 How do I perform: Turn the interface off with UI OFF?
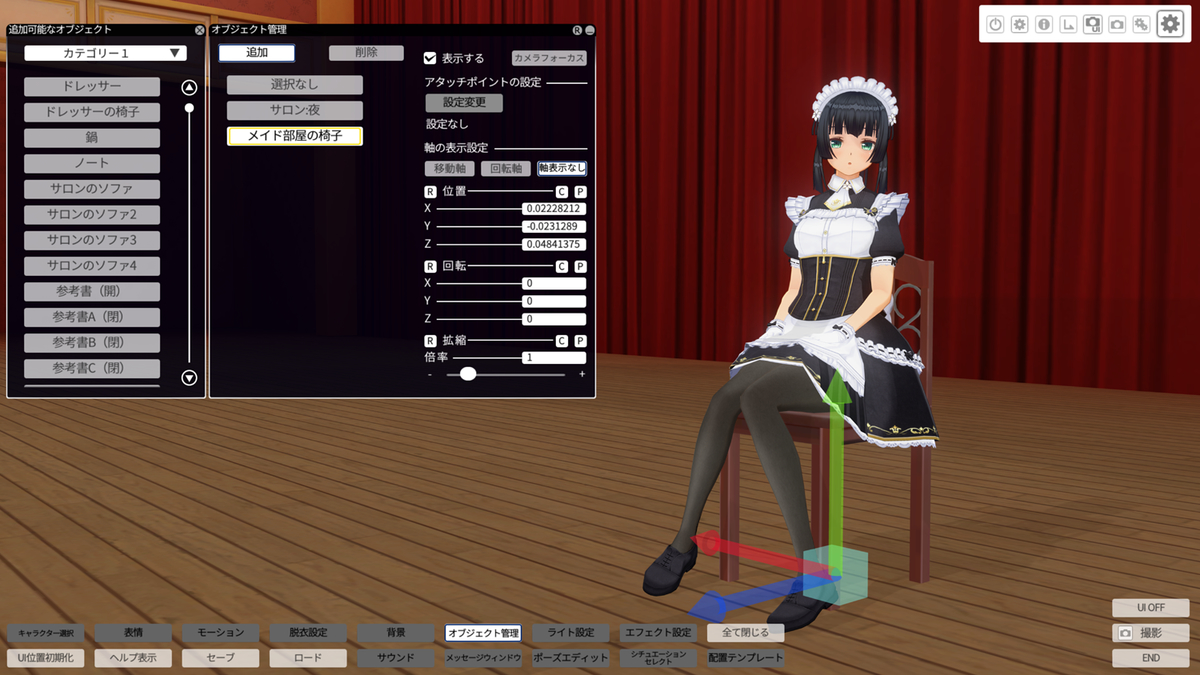[x=1150, y=608]
